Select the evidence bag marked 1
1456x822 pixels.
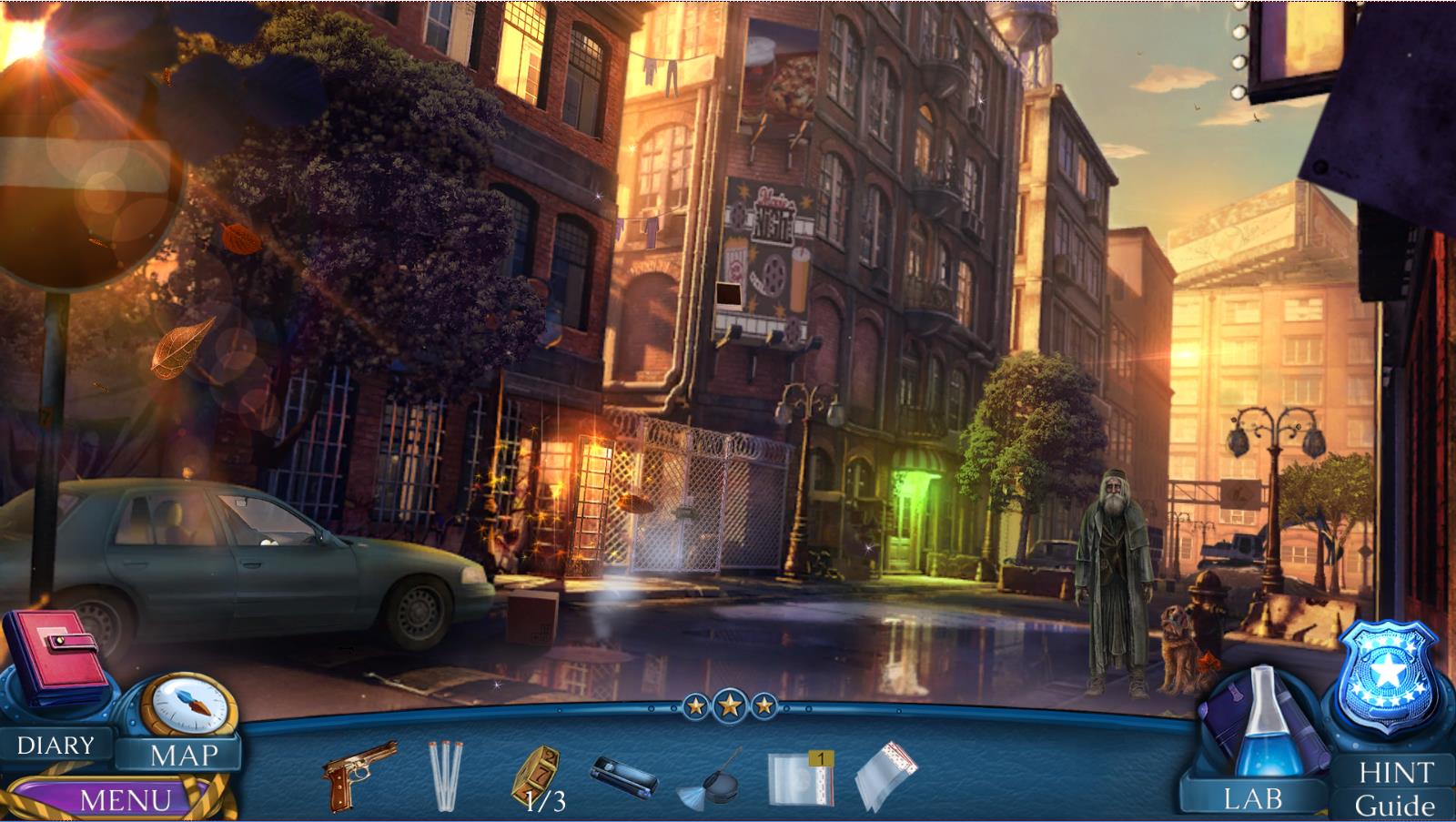tap(800, 777)
